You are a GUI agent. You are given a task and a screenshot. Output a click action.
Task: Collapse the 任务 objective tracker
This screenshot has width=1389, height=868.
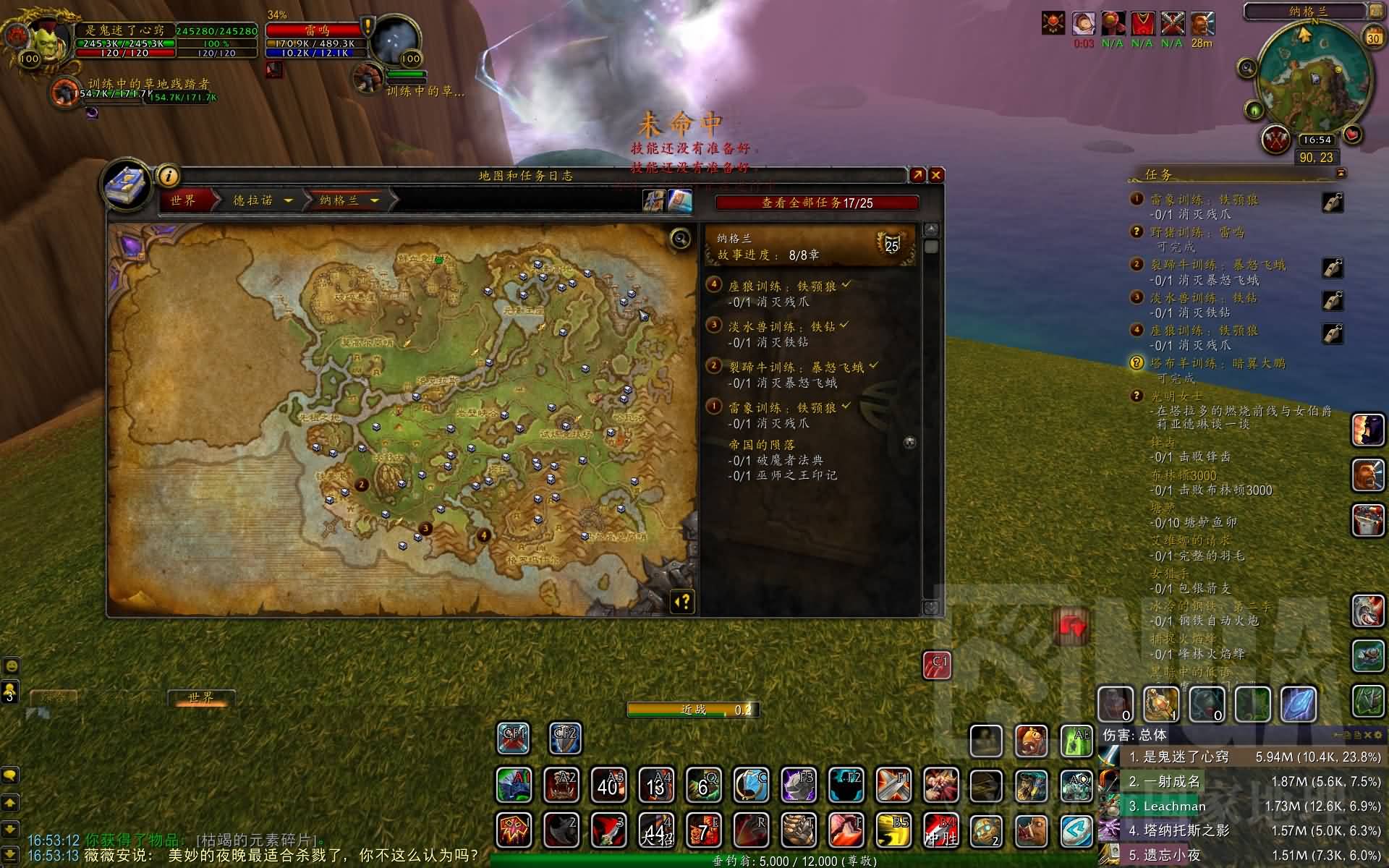pyautogui.click(x=1341, y=174)
